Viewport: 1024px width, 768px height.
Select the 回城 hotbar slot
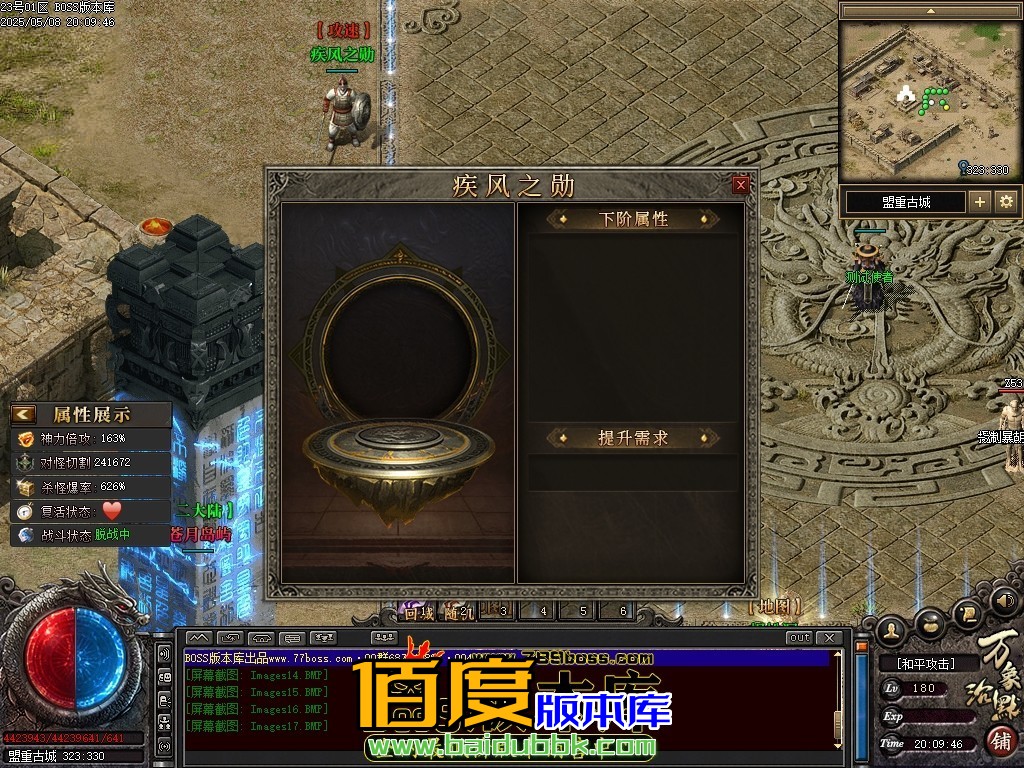click(x=419, y=612)
